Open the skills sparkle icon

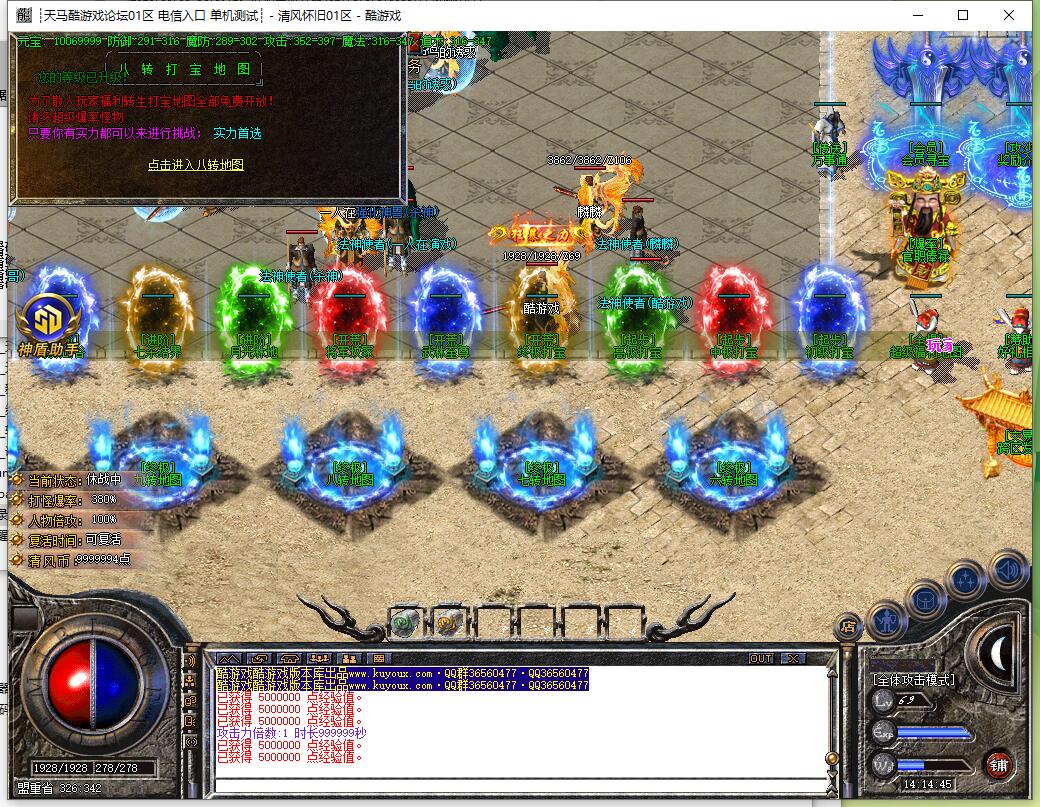coord(967,578)
